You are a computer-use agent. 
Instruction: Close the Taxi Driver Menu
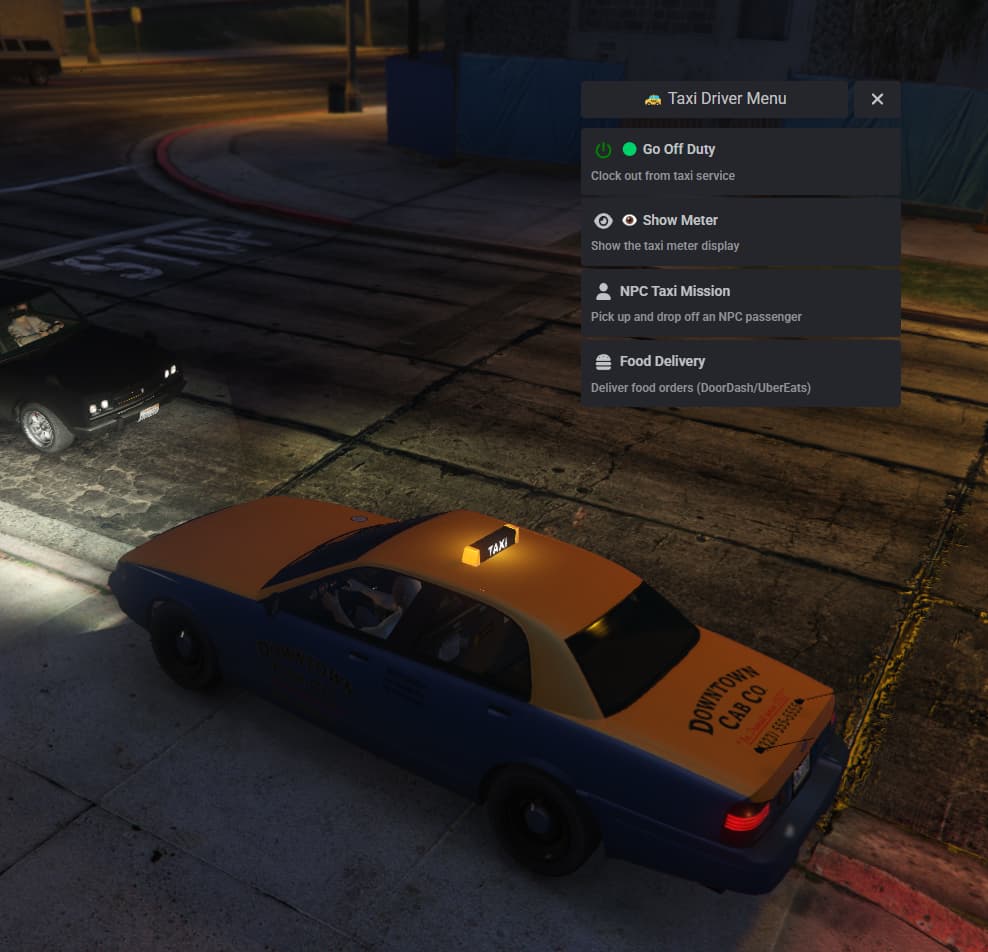tap(877, 99)
